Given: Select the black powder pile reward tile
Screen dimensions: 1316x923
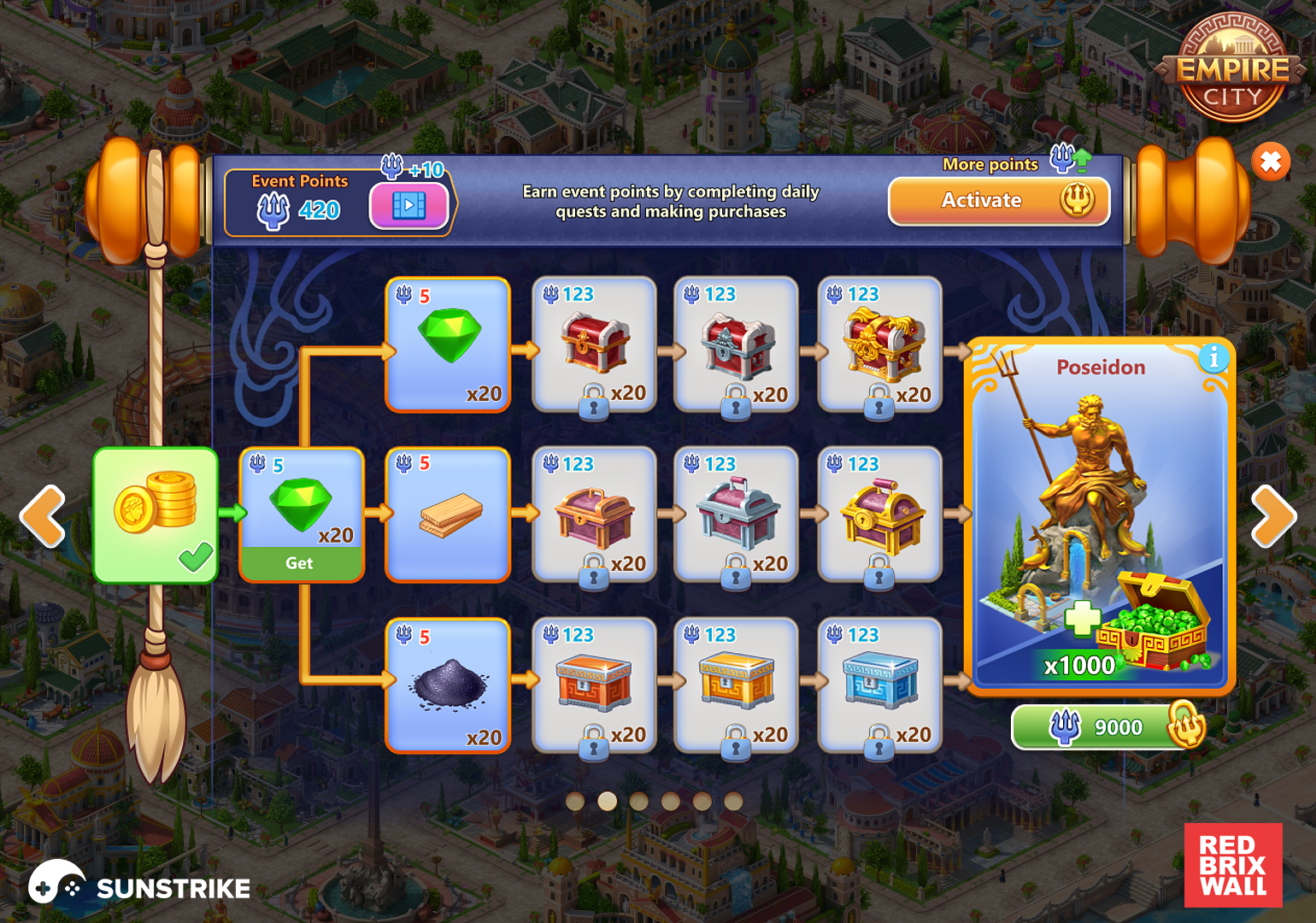Looking at the screenshot, I should click(x=449, y=685).
